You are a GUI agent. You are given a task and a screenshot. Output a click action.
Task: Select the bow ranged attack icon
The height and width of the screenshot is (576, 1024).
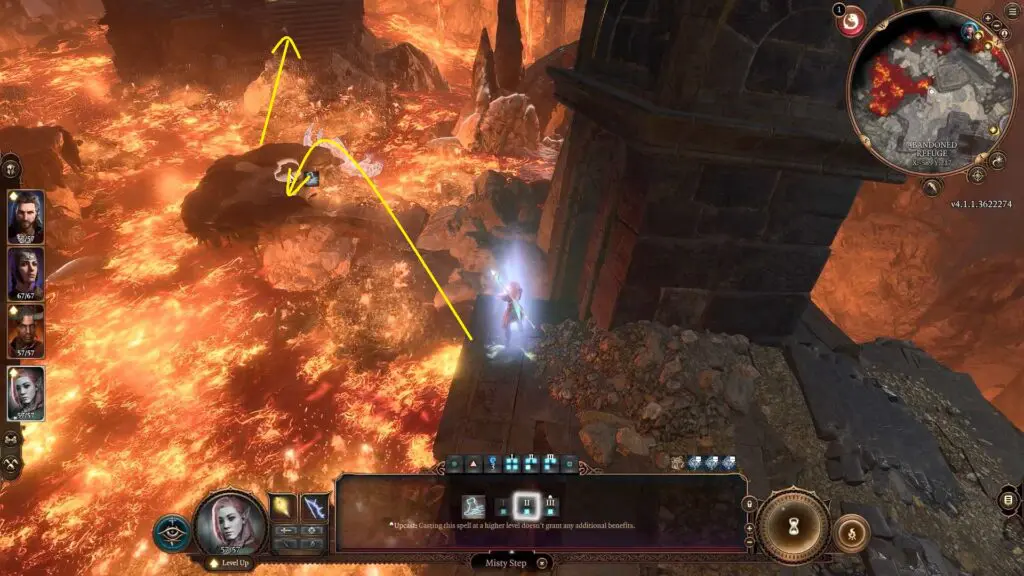[x=315, y=508]
